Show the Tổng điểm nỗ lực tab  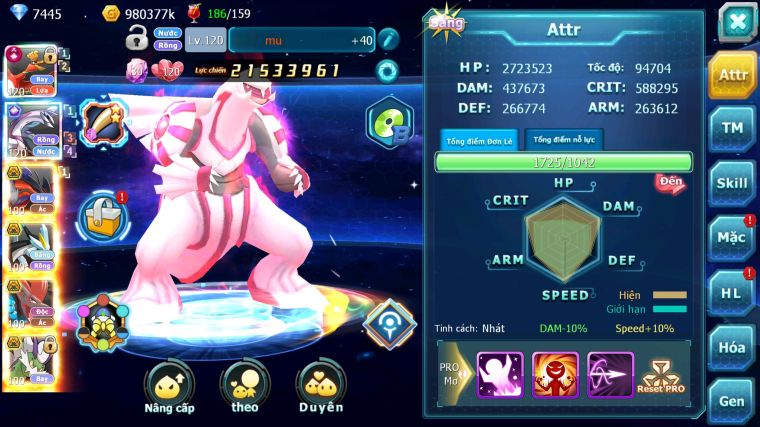click(564, 140)
